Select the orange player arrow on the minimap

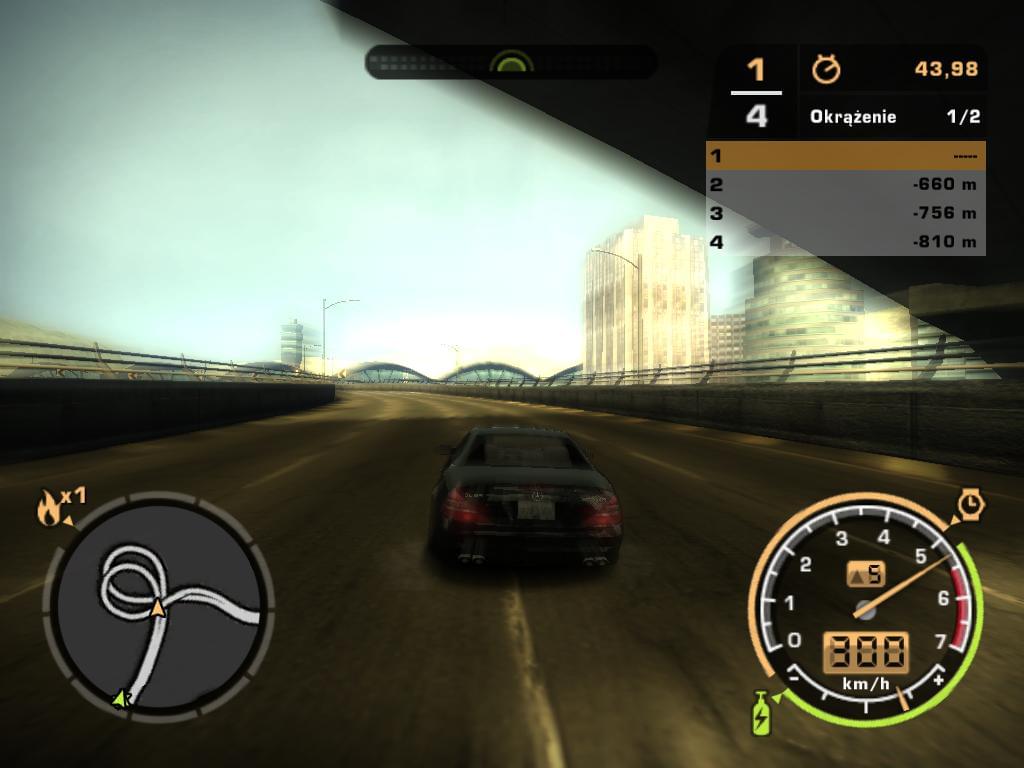click(x=158, y=607)
